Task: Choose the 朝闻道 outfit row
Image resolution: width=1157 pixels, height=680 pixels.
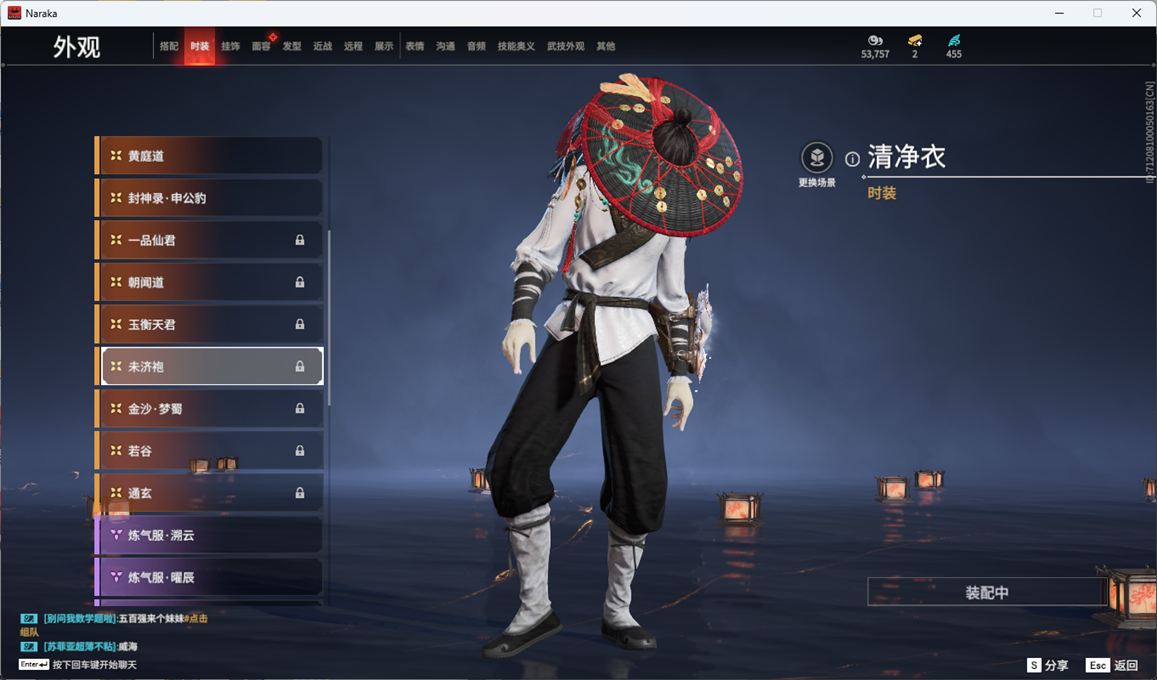Action: [x=210, y=282]
